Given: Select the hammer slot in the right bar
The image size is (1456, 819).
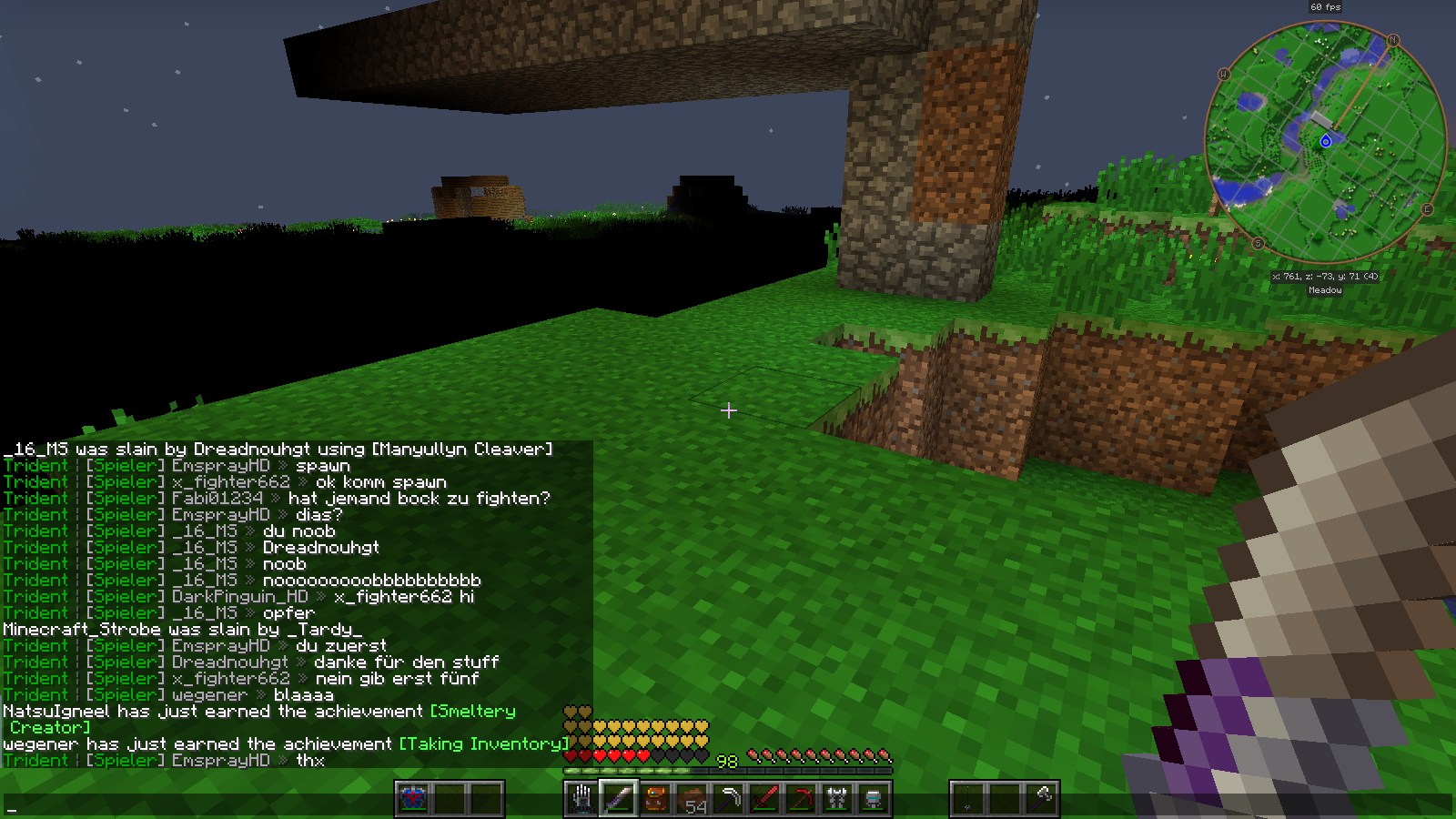Looking at the screenshot, I should tap(1042, 799).
